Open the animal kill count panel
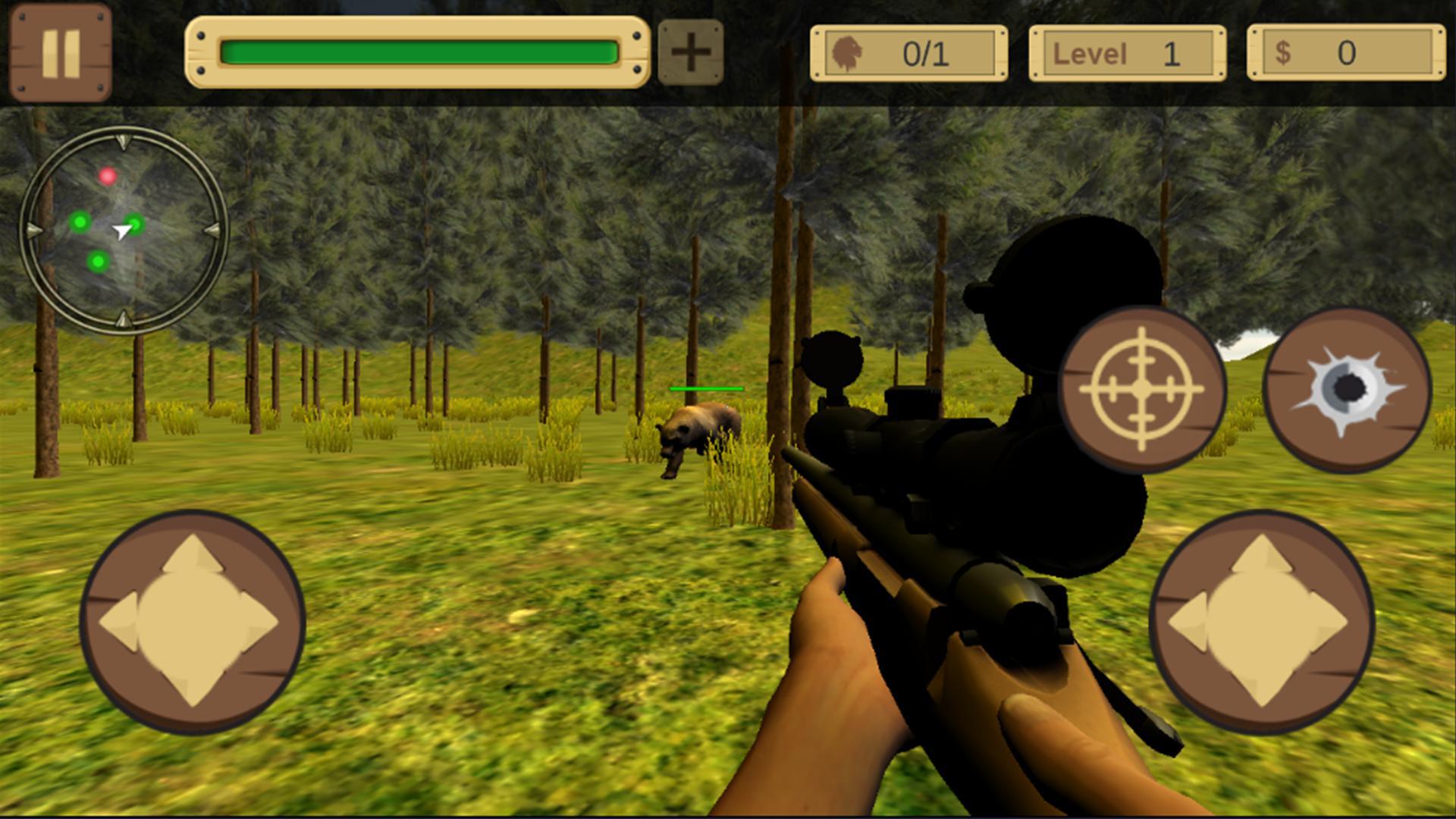The height and width of the screenshot is (819, 1456). tap(908, 53)
